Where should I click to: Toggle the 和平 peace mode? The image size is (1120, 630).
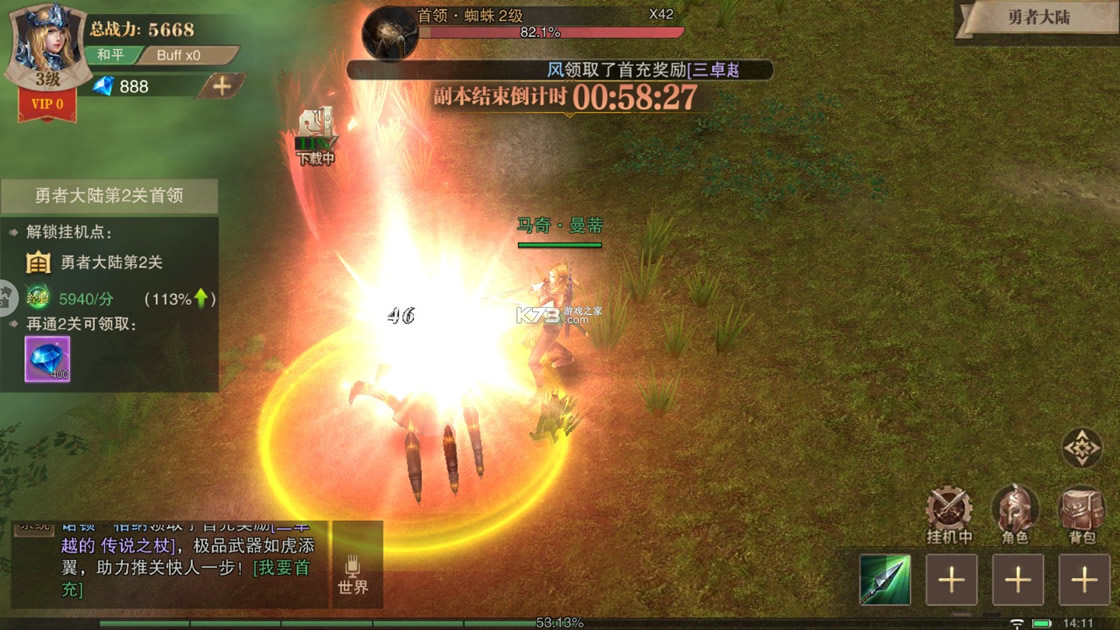click(110, 55)
